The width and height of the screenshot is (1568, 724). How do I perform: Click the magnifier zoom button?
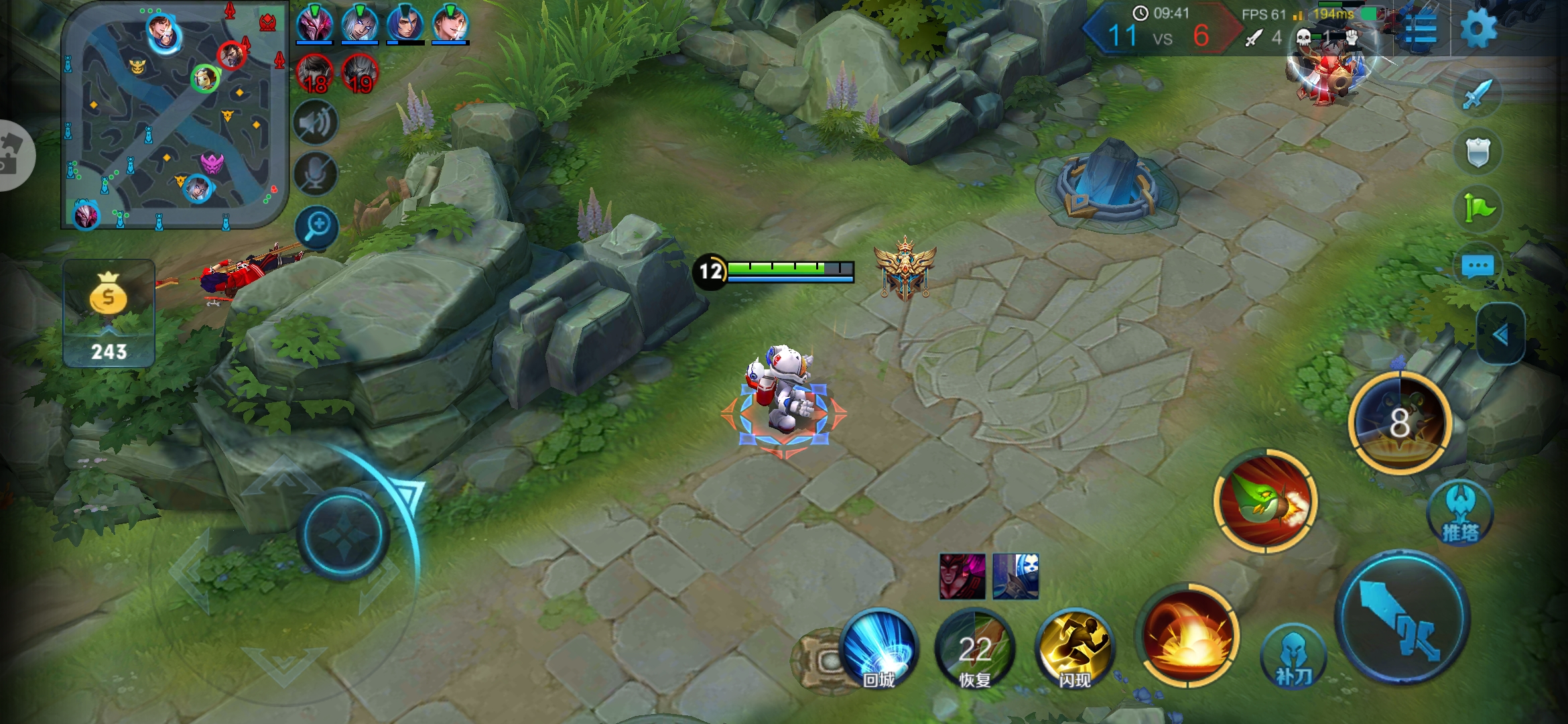point(316,226)
